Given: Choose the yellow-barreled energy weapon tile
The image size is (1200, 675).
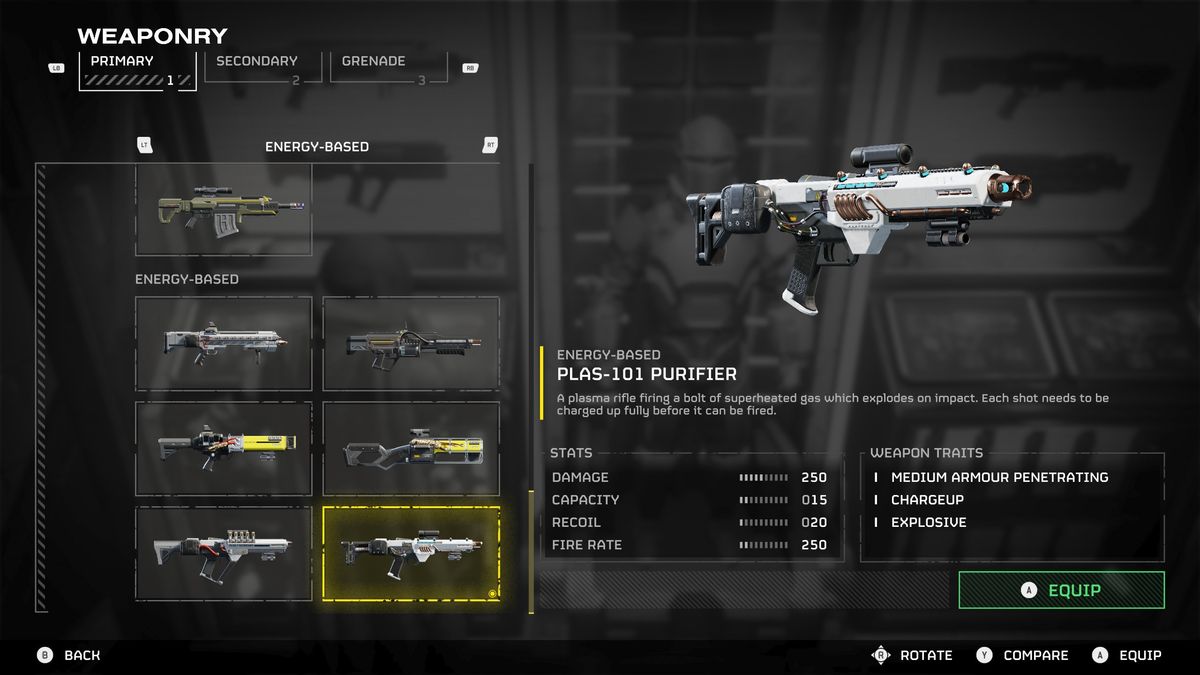Looking at the screenshot, I should click(224, 448).
